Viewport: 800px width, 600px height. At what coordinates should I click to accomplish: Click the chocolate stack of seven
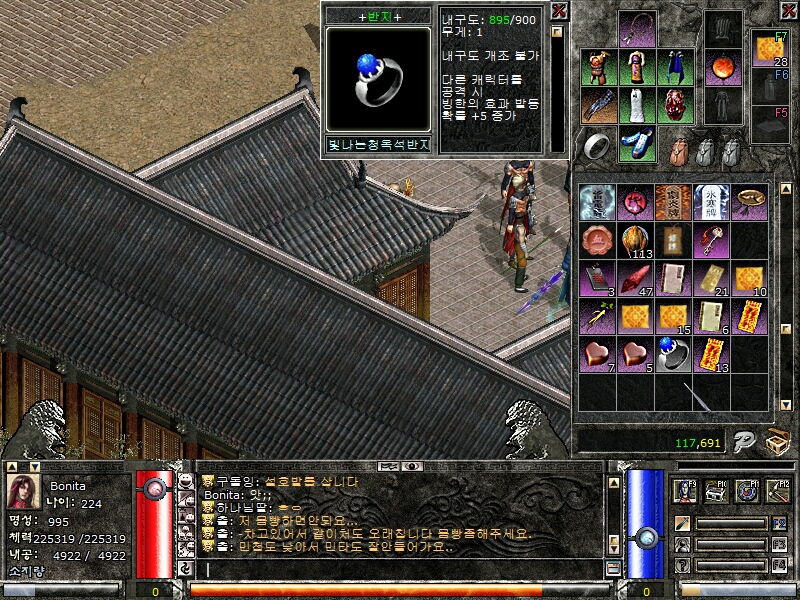click(x=597, y=354)
